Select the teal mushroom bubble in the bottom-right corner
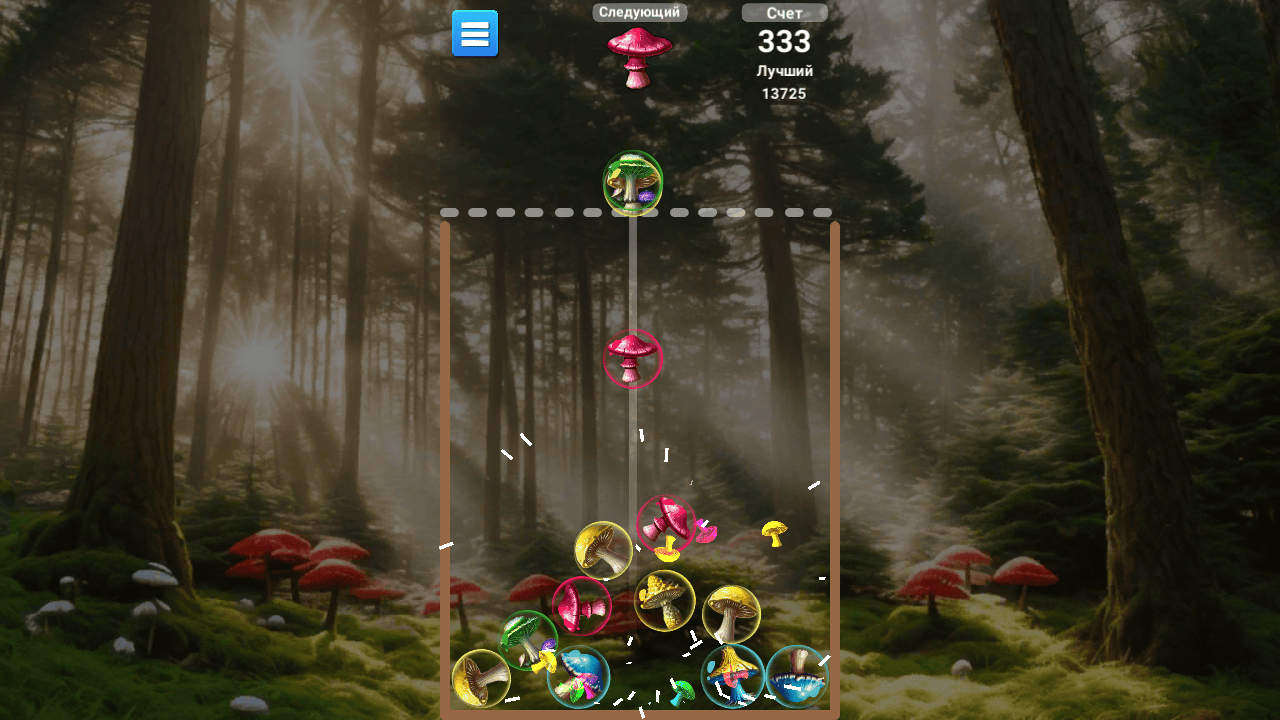Viewport: 1280px width, 720px height. tap(797, 678)
